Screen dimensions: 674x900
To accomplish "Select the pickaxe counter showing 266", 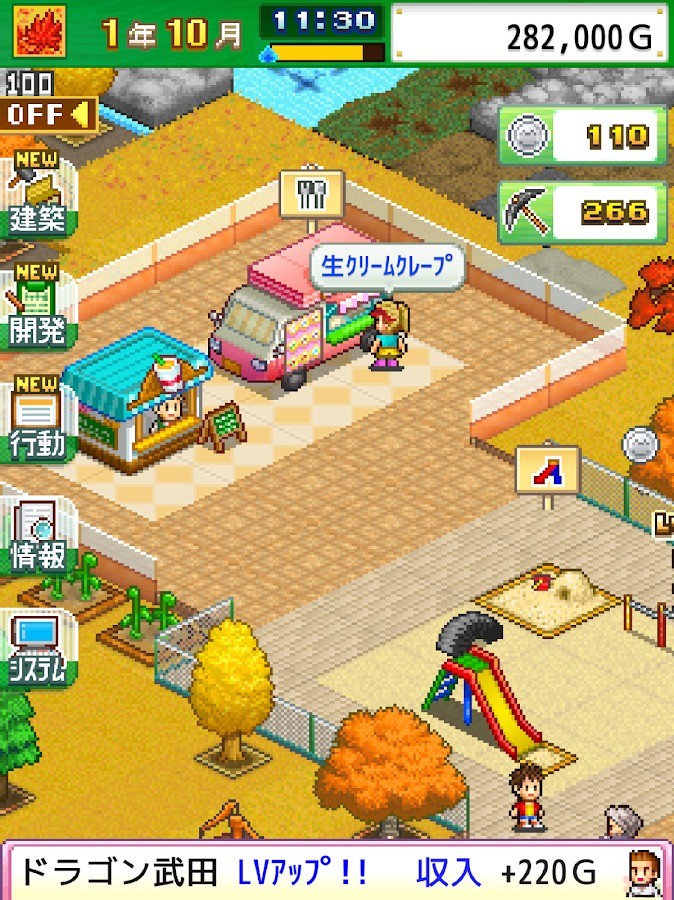I will coord(583,211).
